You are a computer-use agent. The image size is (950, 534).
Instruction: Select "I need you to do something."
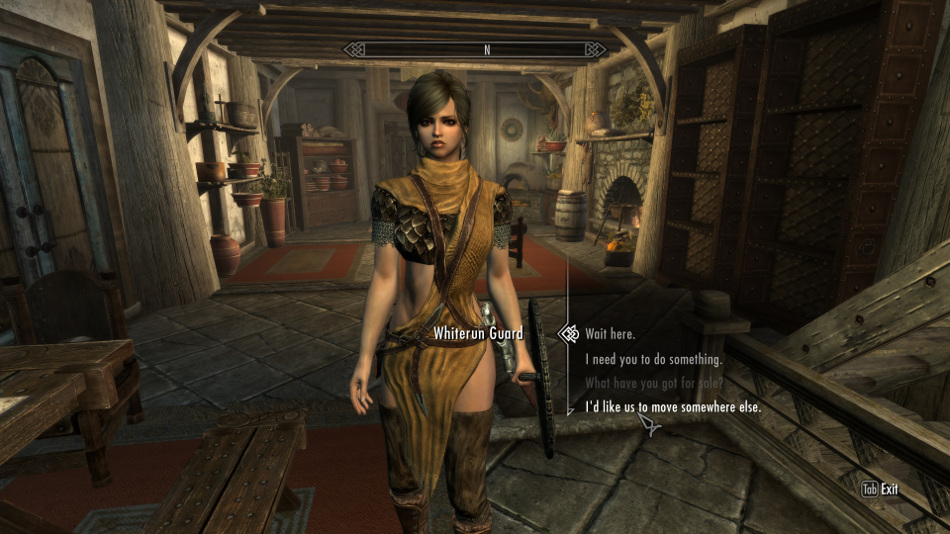click(x=653, y=359)
